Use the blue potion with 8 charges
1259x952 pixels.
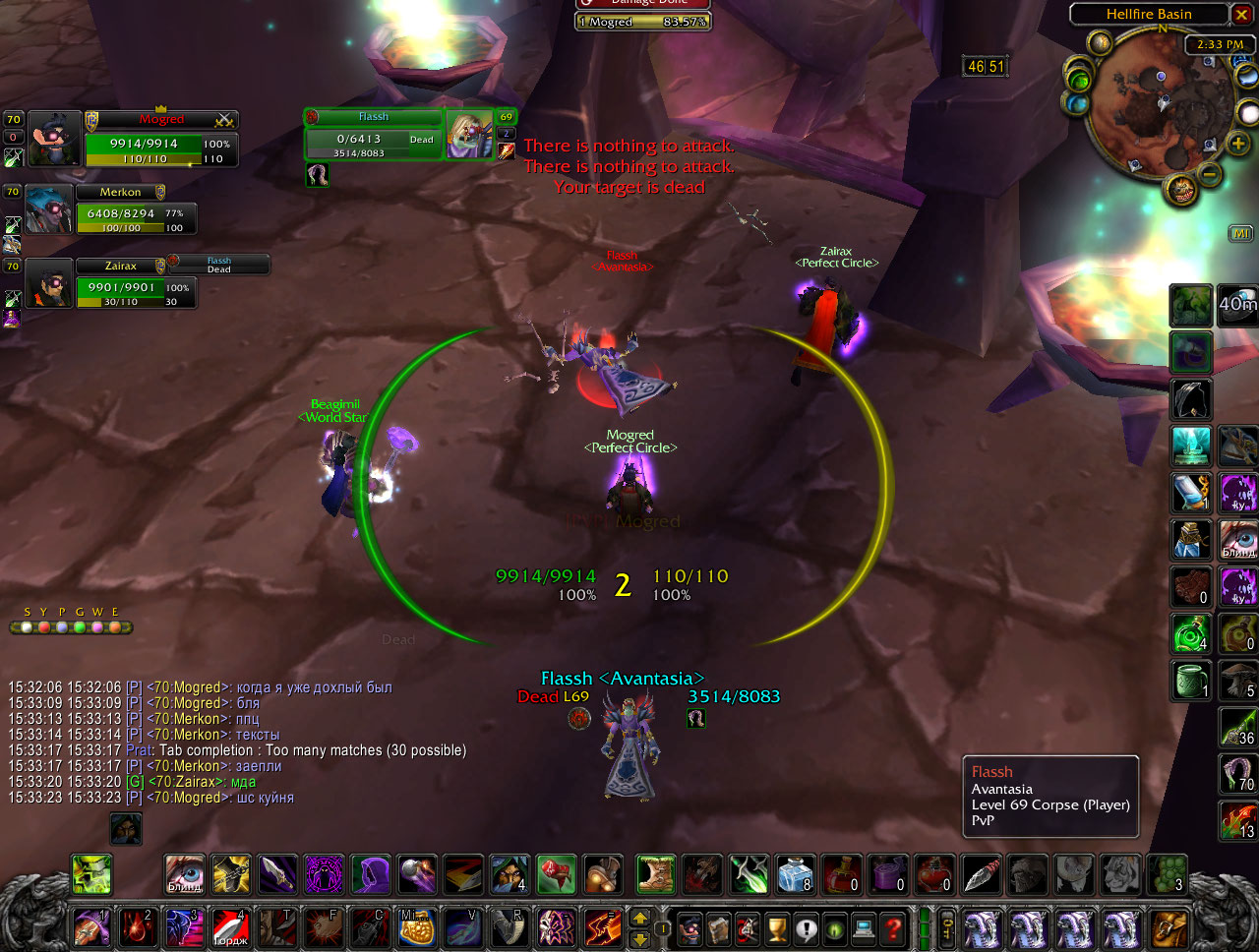795,874
